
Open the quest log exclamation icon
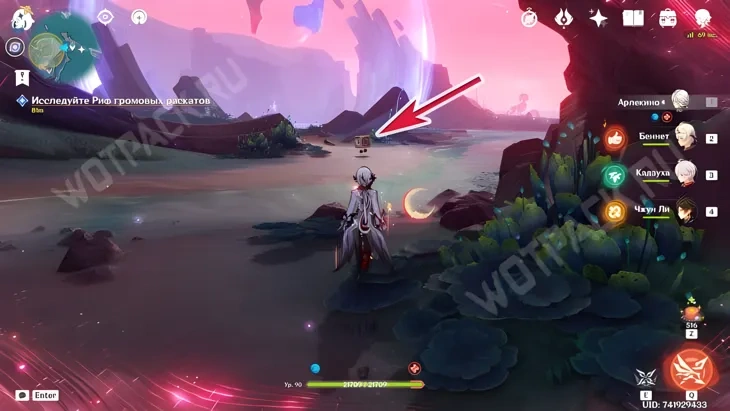click(x=22, y=77)
